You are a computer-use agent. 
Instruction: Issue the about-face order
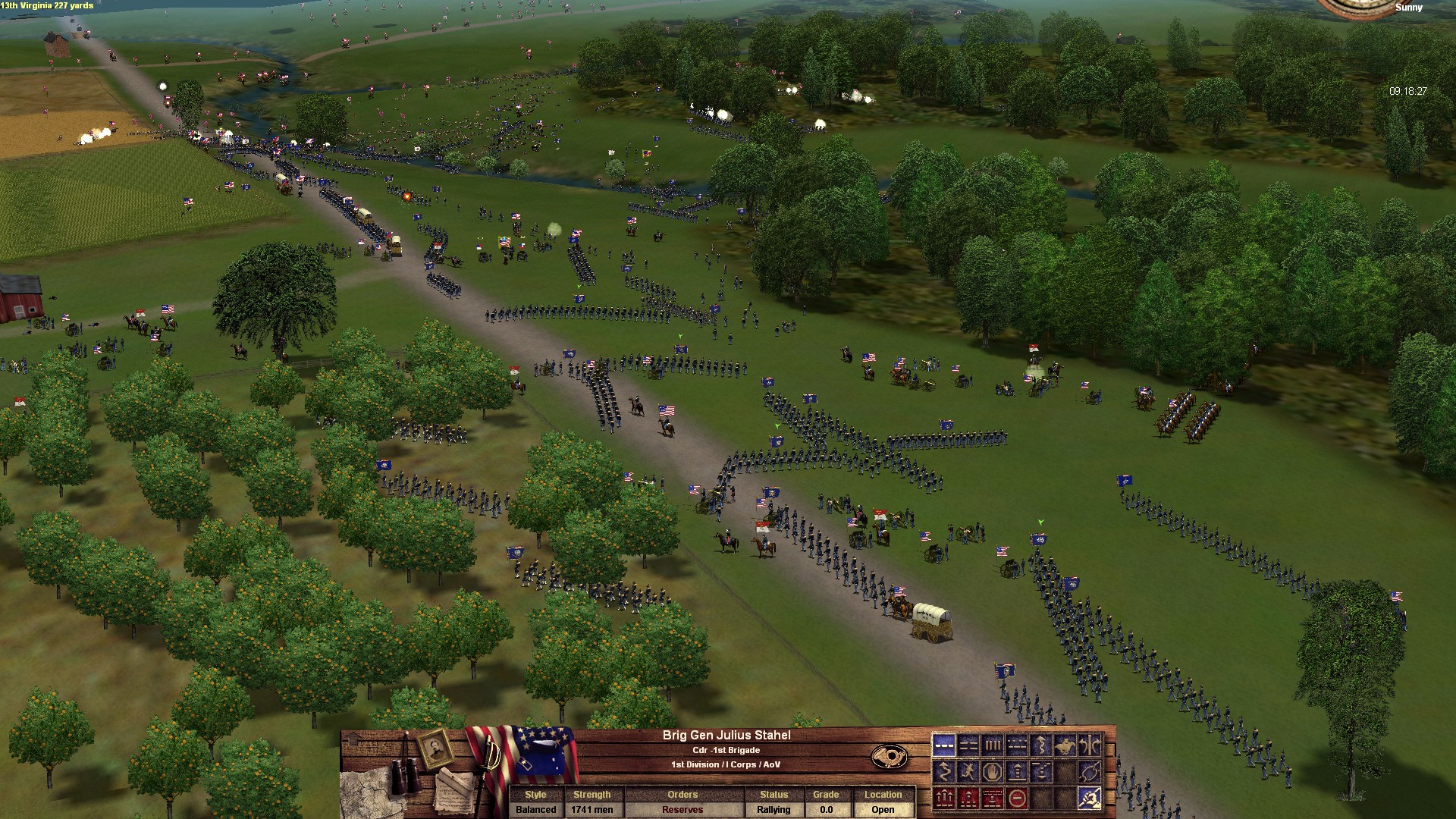point(1090,745)
